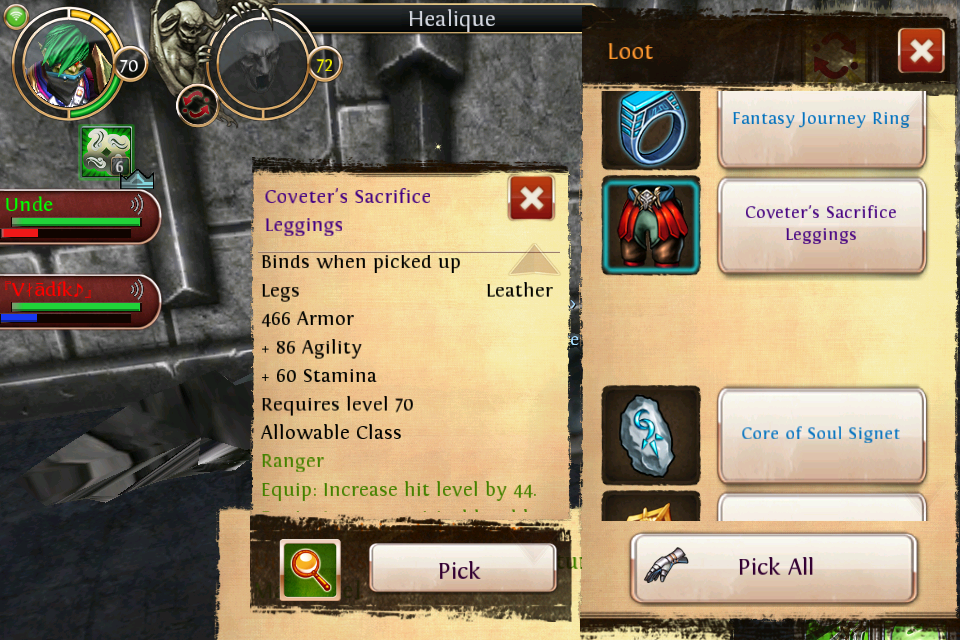Click the red swap-target arrows icon
The height and width of the screenshot is (640, 960).
(197, 104)
